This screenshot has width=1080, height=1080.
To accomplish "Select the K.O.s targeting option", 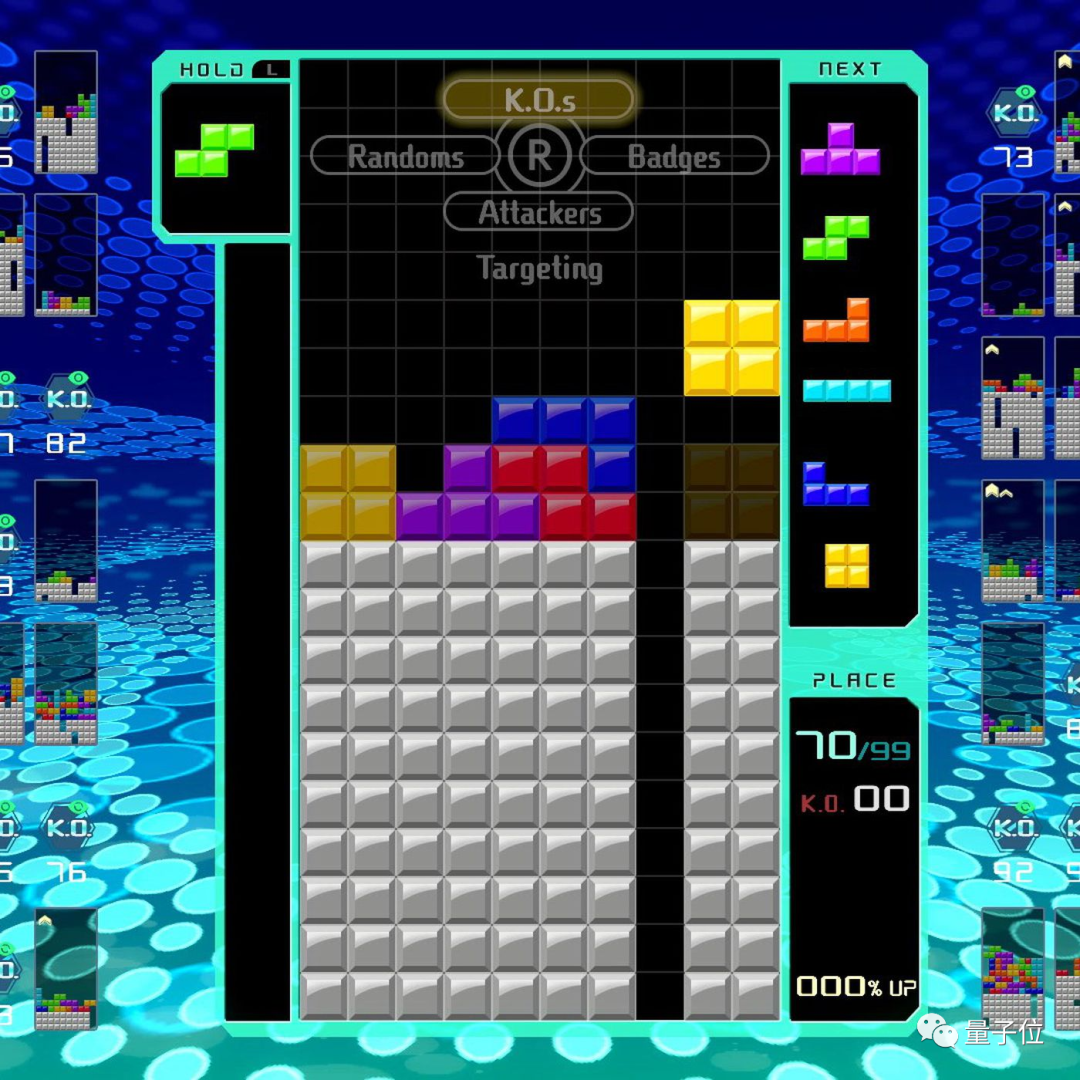I will coord(539,100).
